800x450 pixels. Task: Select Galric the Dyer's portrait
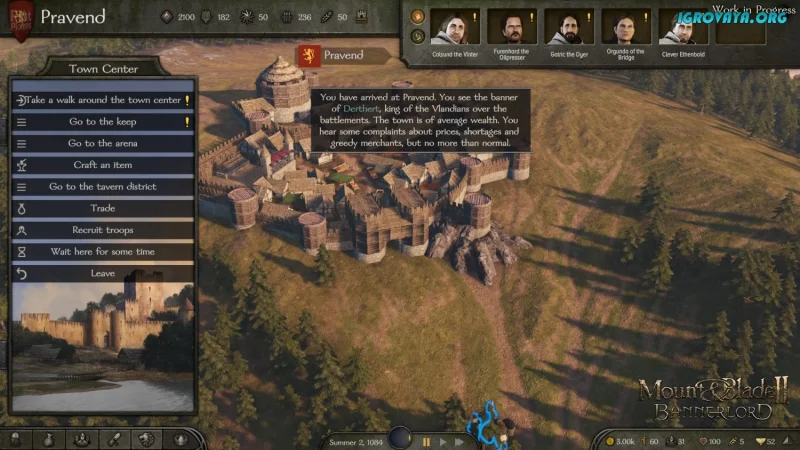(x=568, y=27)
